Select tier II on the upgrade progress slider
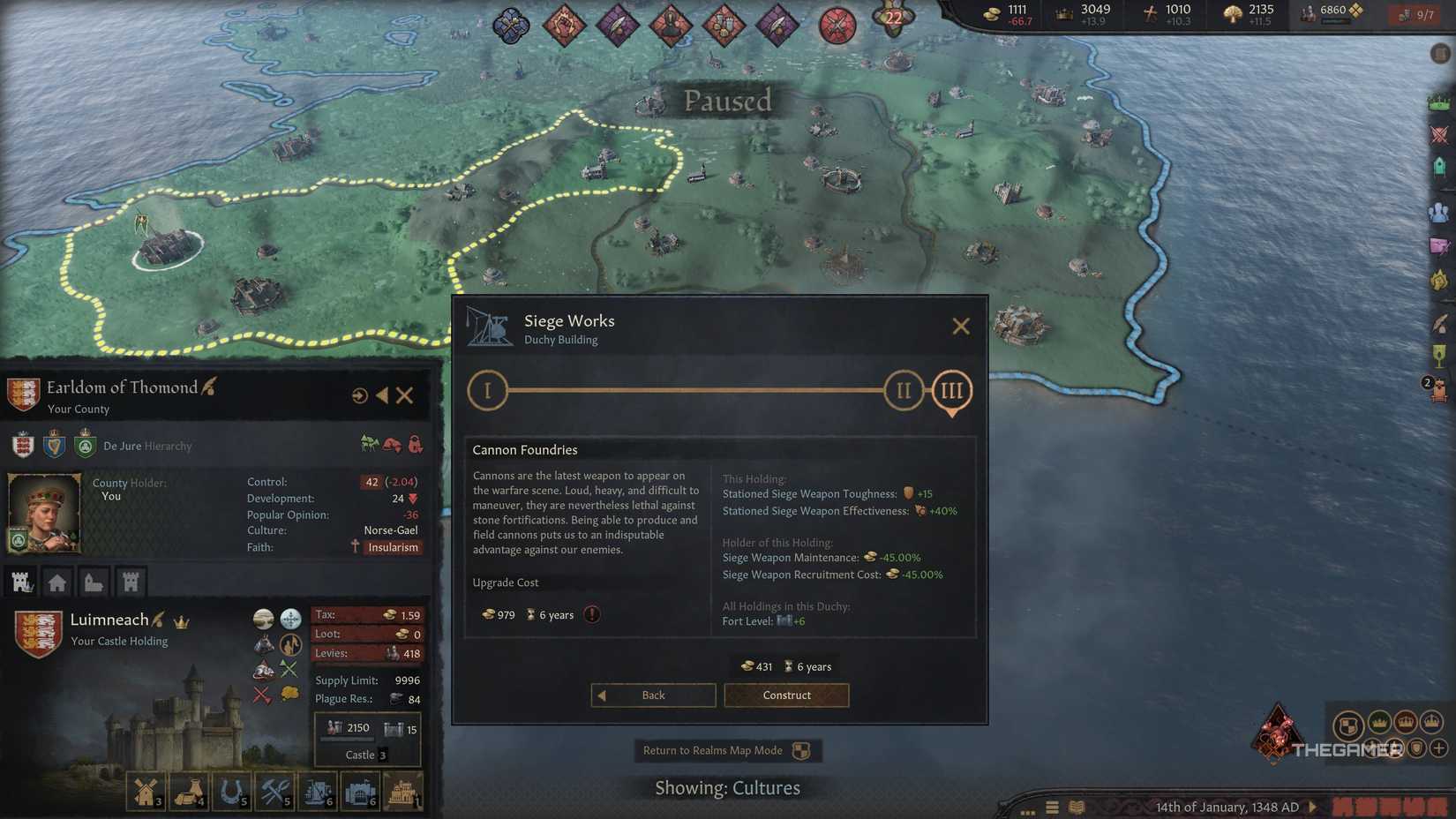This screenshot has width=1456, height=819. [x=903, y=389]
